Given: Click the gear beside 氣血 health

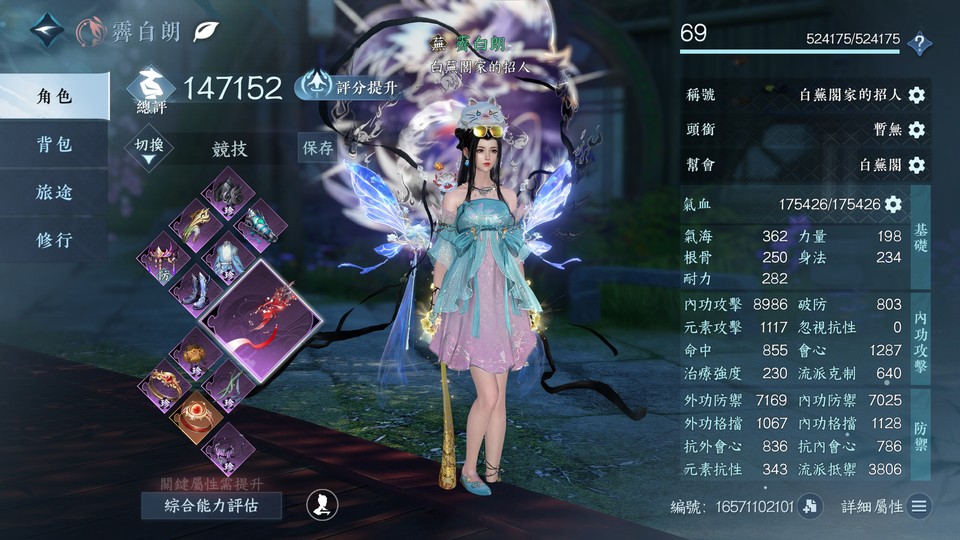Looking at the screenshot, I should point(893,204).
